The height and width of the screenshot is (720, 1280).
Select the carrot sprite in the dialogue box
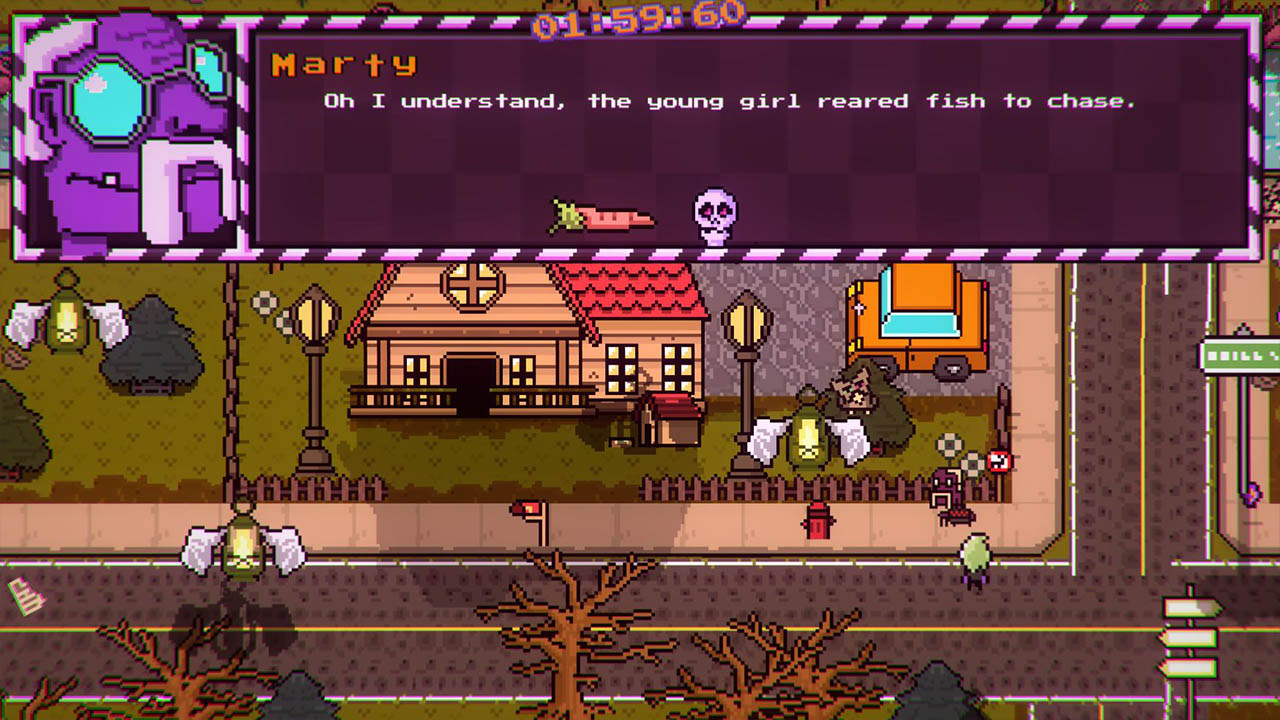(x=600, y=215)
